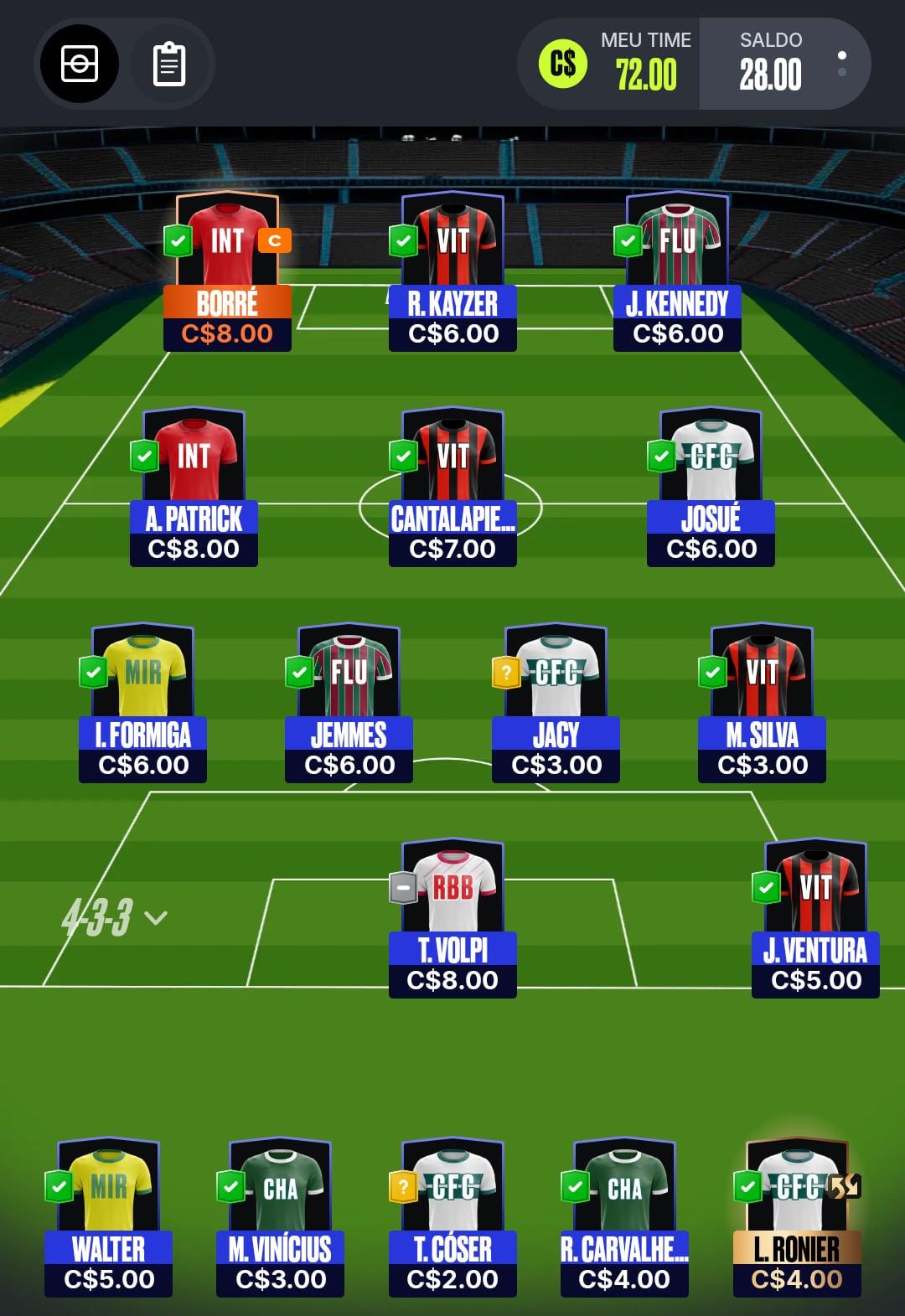
Task: Switch to the clipboard list view
Action: pyautogui.click(x=168, y=65)
